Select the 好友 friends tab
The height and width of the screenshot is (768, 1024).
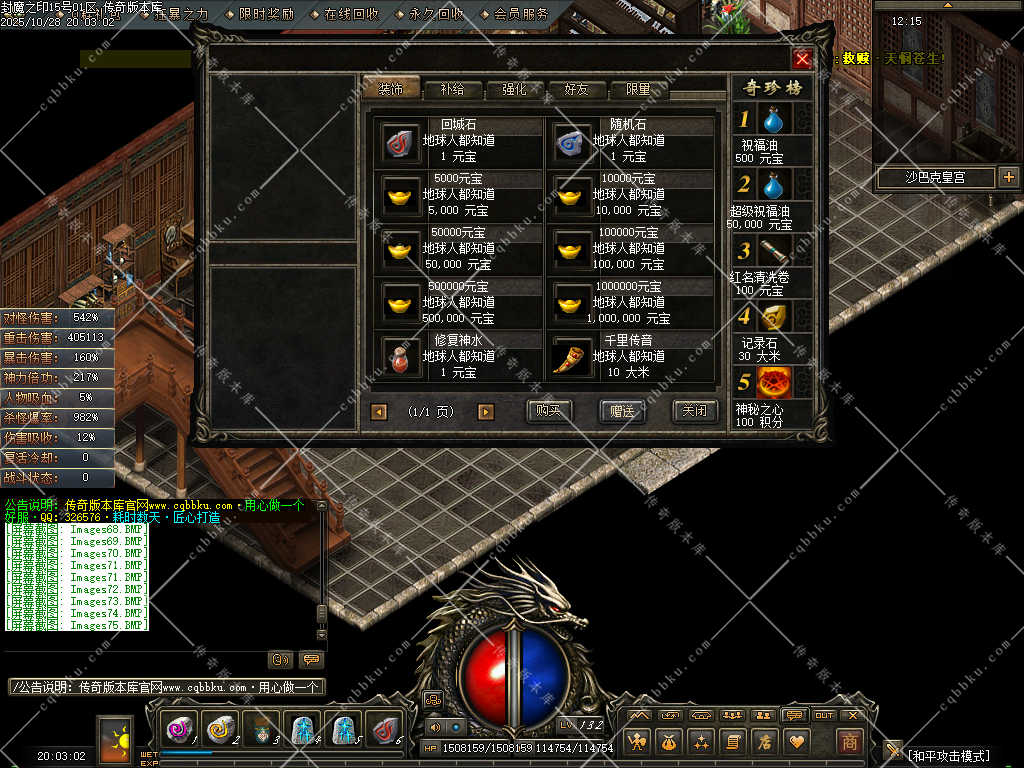point(576,89)
